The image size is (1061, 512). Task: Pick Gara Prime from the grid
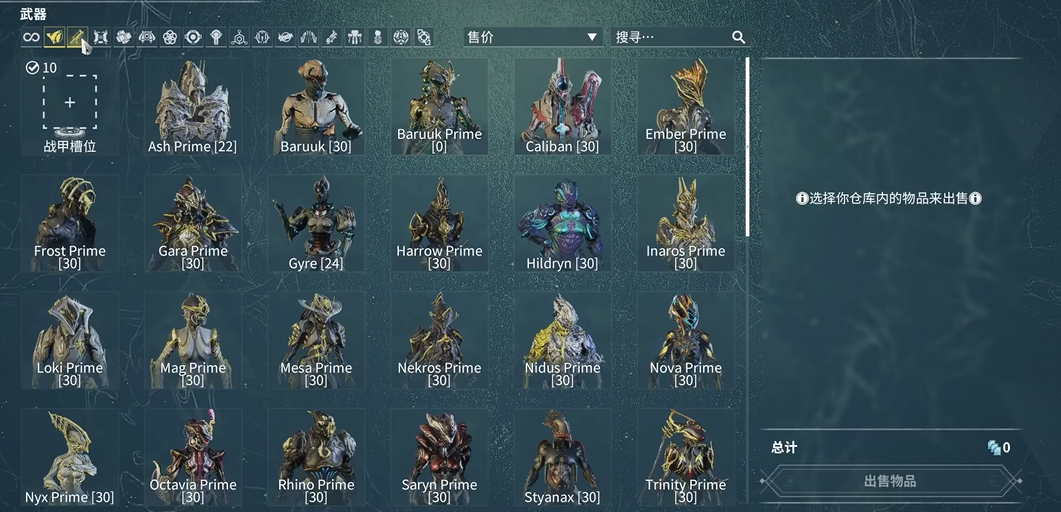click(x=193, y=224)
